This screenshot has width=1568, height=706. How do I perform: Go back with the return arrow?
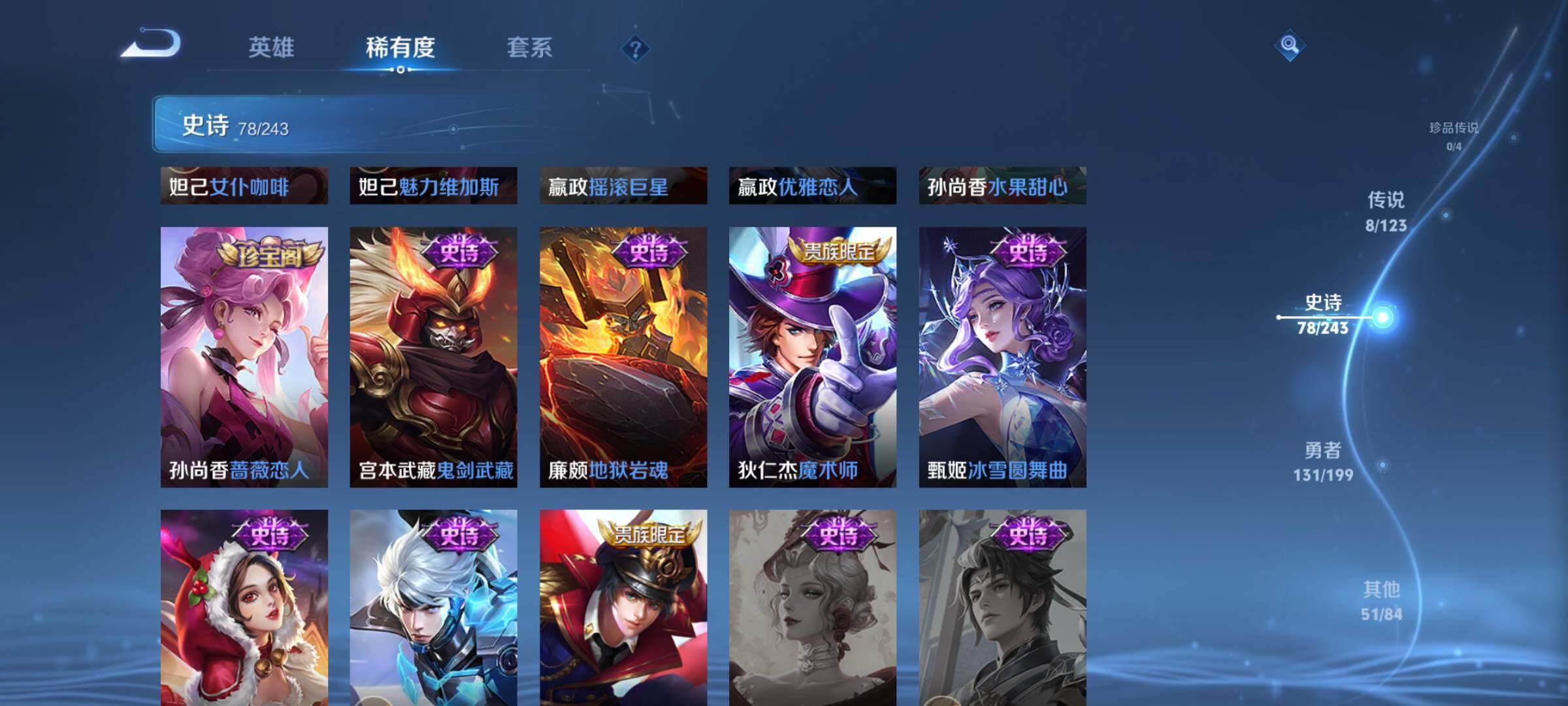point(152,44)
